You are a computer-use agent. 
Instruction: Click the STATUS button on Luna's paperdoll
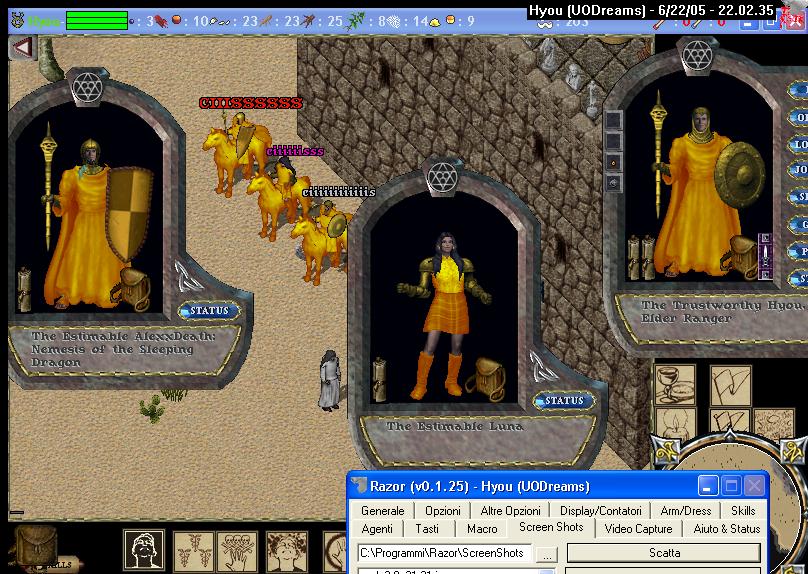coord(563,401)
